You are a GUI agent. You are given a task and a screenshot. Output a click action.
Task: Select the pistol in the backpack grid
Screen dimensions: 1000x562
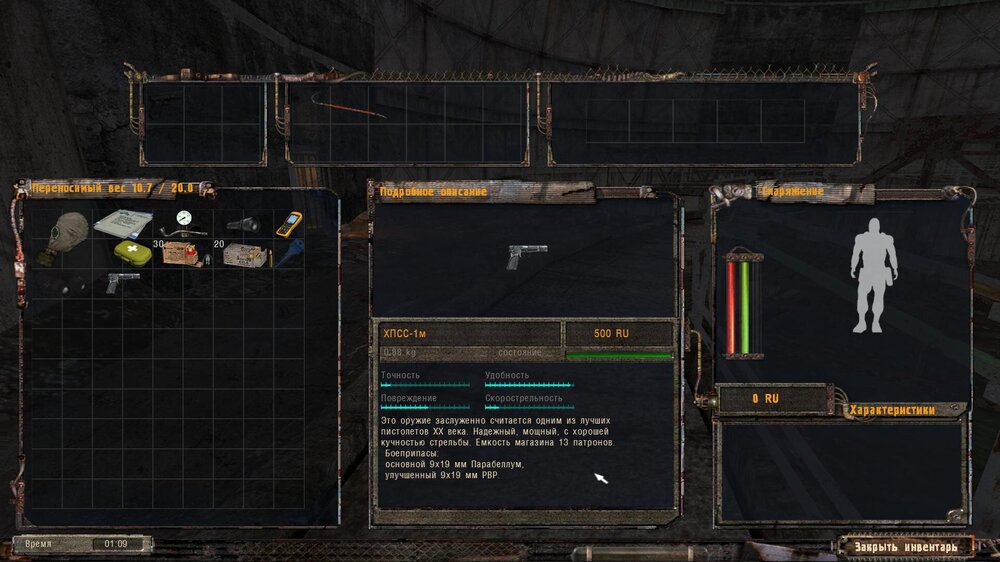[123, 282]
